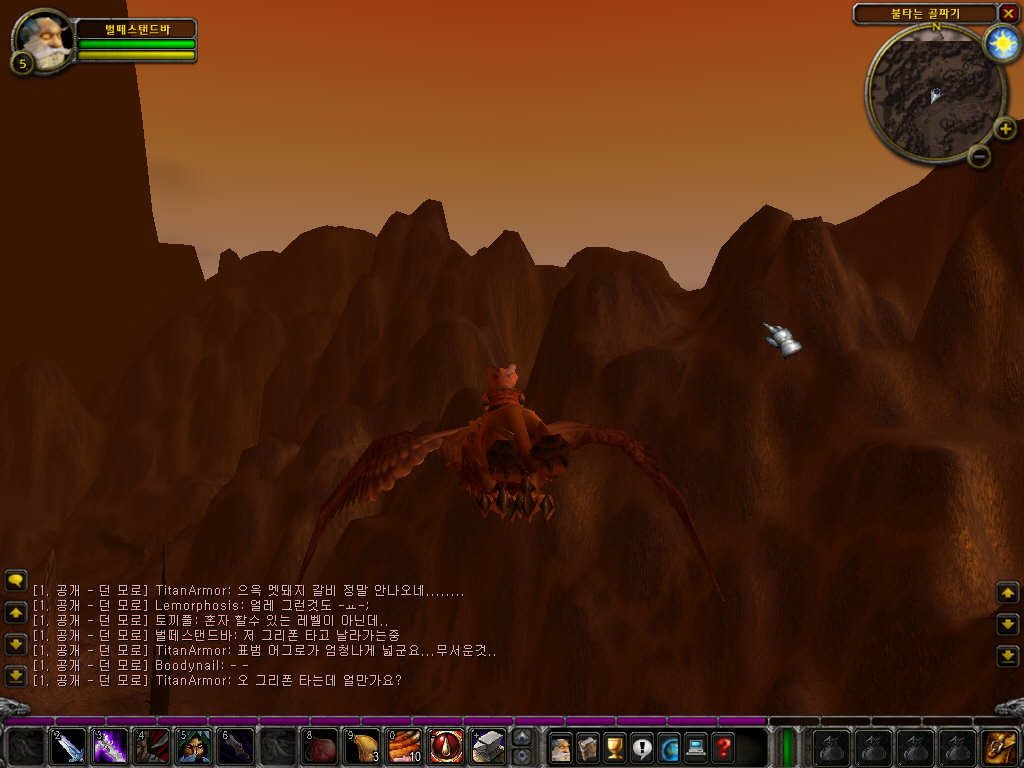The height and width of the screenshot is (768, 1024).
Task: Eat the red meat item in slot 8
Action: point(320,747)
